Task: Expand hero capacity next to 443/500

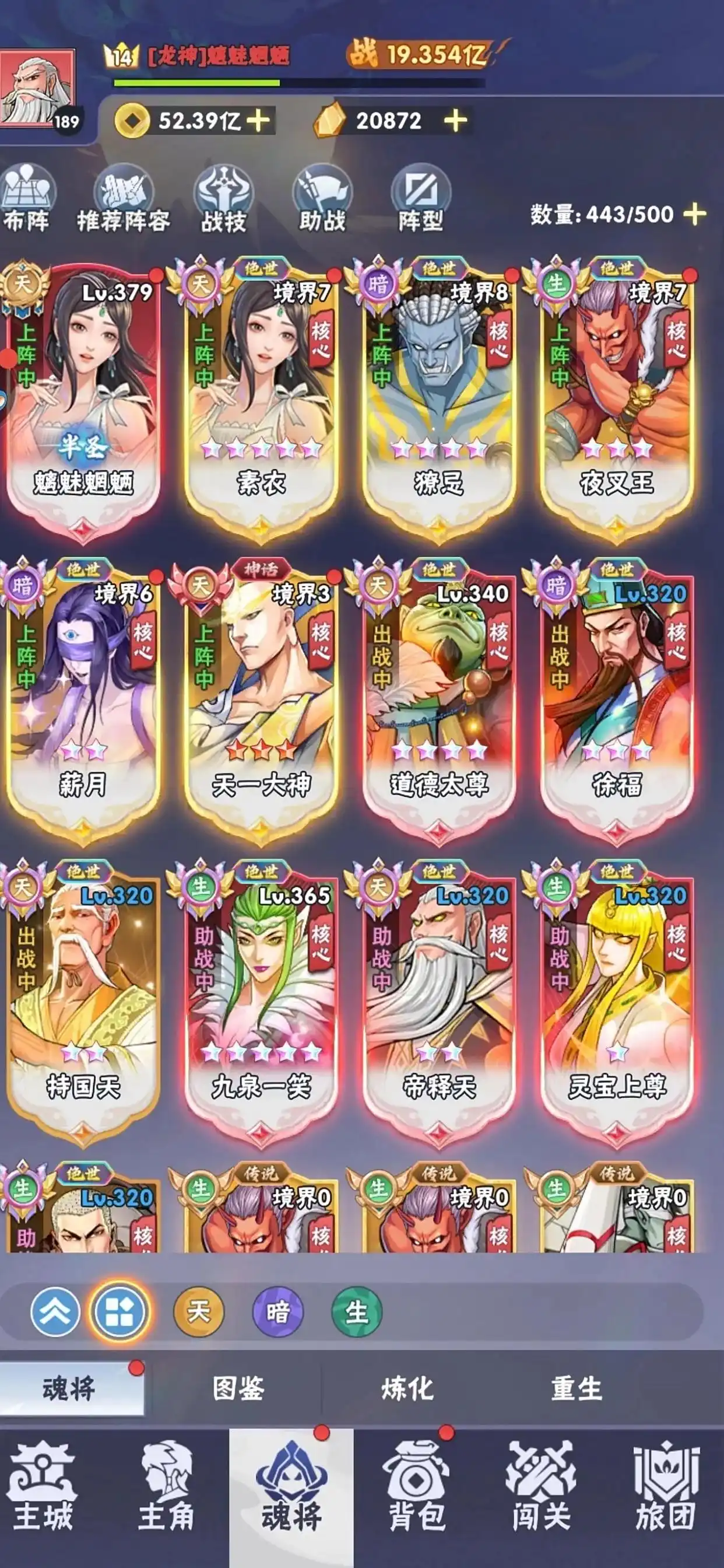Action: coord(694,214)
